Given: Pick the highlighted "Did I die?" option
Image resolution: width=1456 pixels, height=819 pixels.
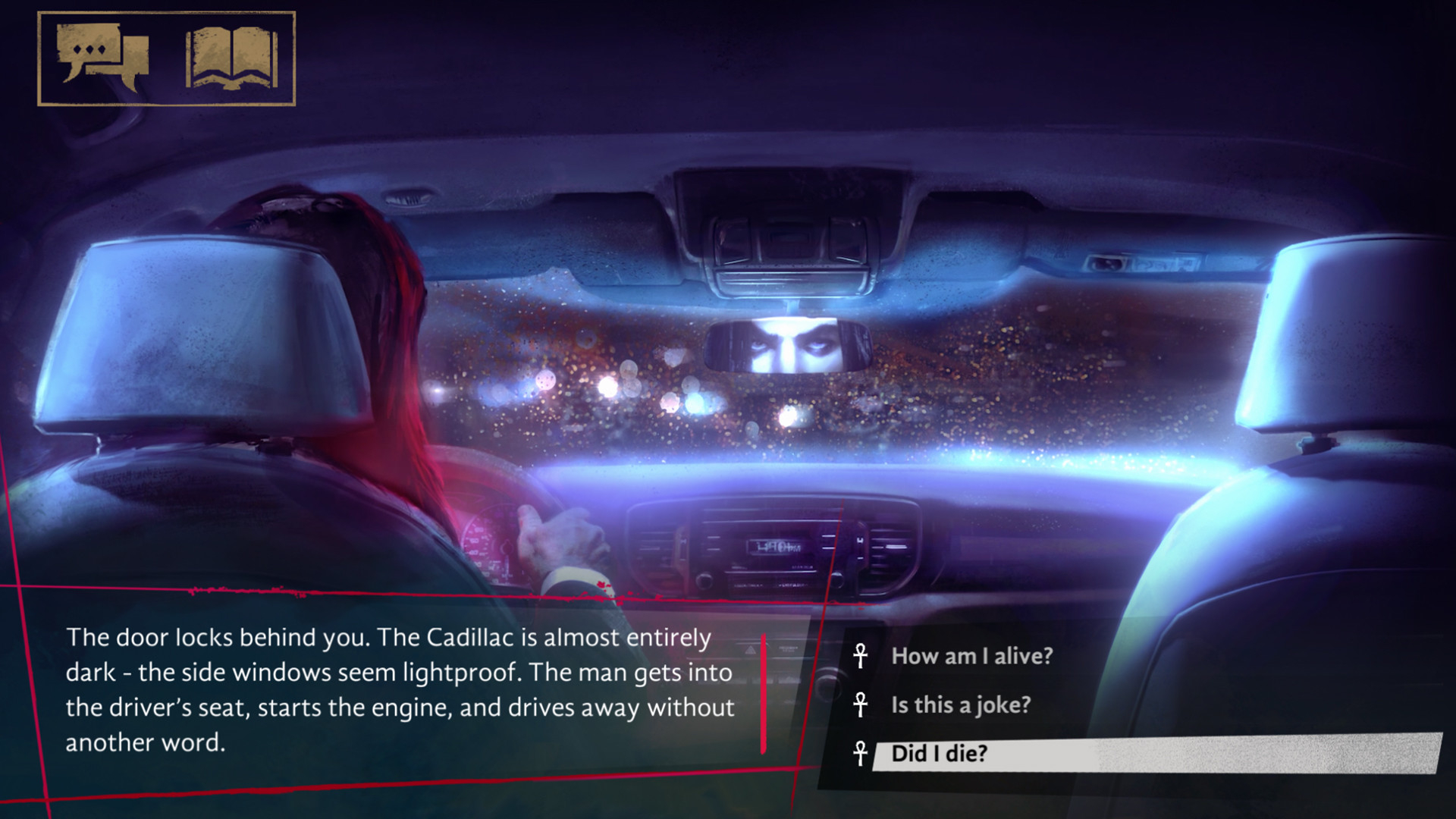Looking at the screenshot, I should point(939,754).
